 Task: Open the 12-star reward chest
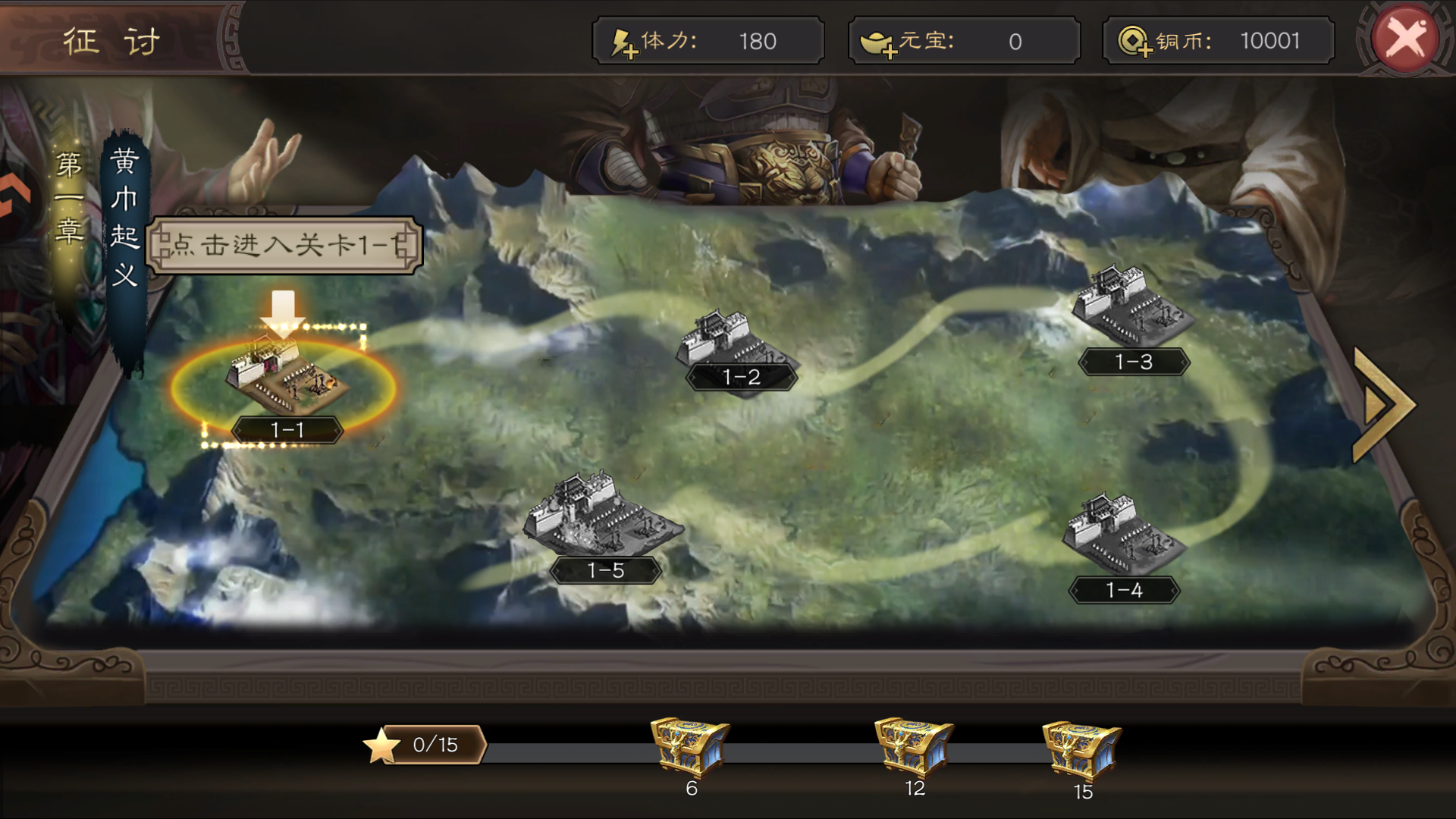click(914, 746)
